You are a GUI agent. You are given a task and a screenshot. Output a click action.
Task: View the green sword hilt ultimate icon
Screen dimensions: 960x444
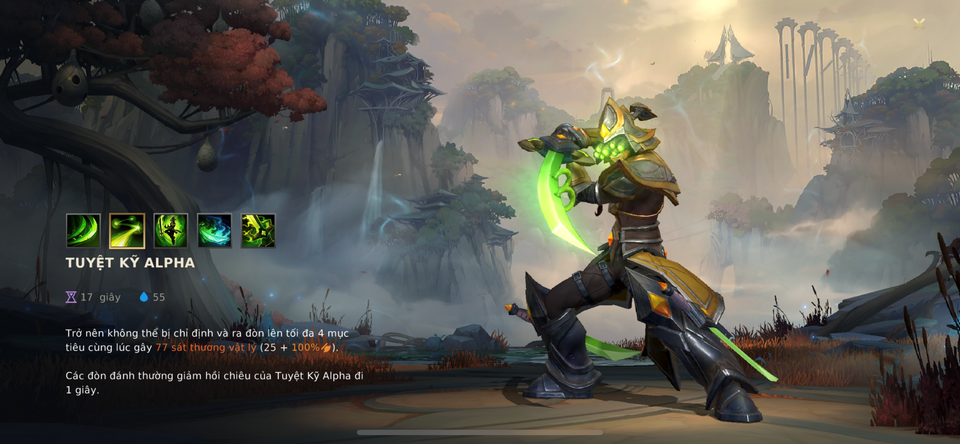(x=258, y=231)
